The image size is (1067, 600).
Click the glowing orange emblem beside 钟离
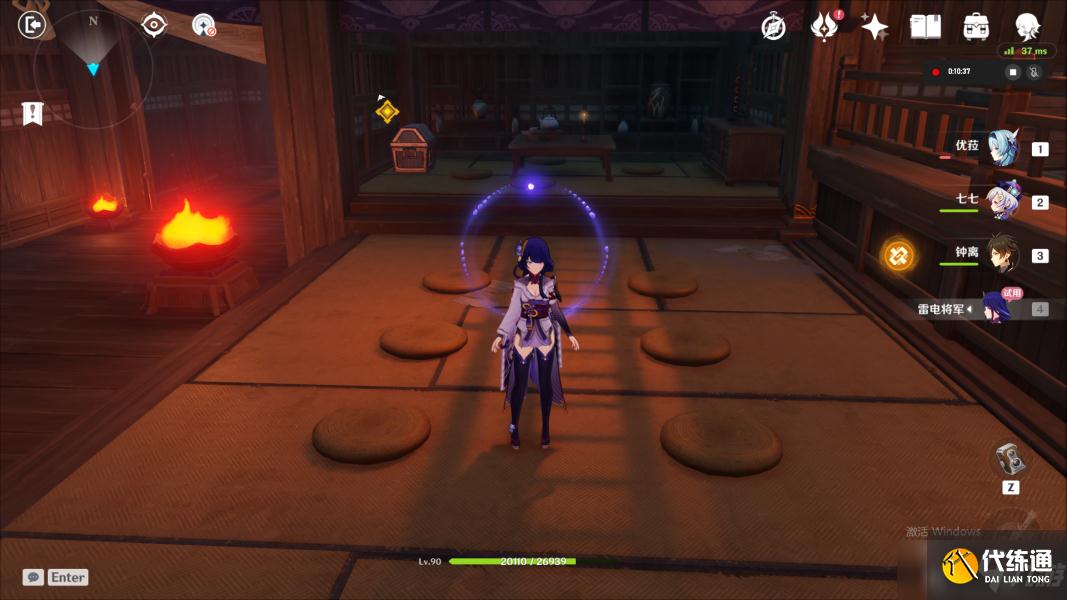coord(898,255)
